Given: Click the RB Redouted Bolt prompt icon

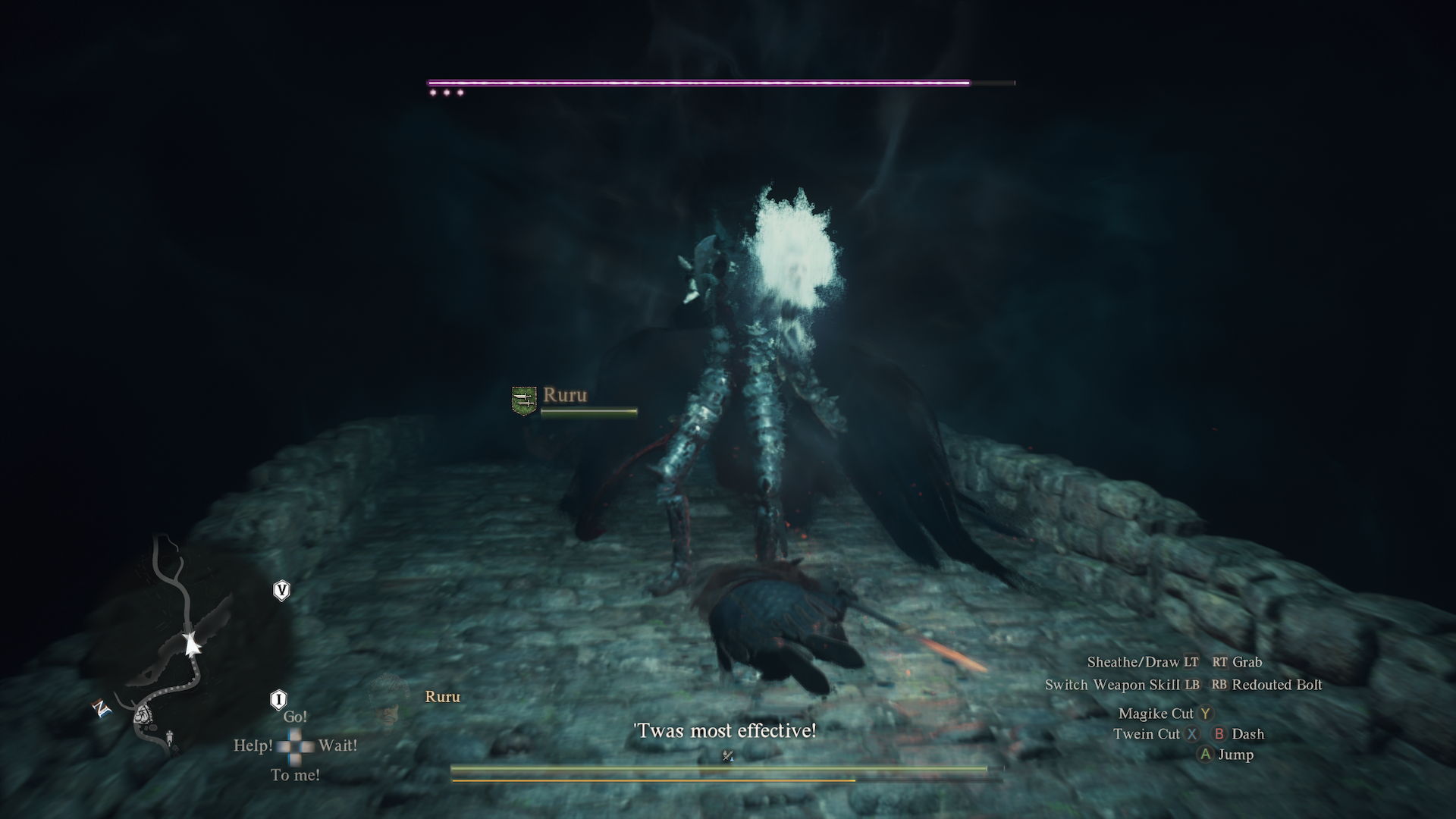Looking at the screenshot, I should (1220, 685).
